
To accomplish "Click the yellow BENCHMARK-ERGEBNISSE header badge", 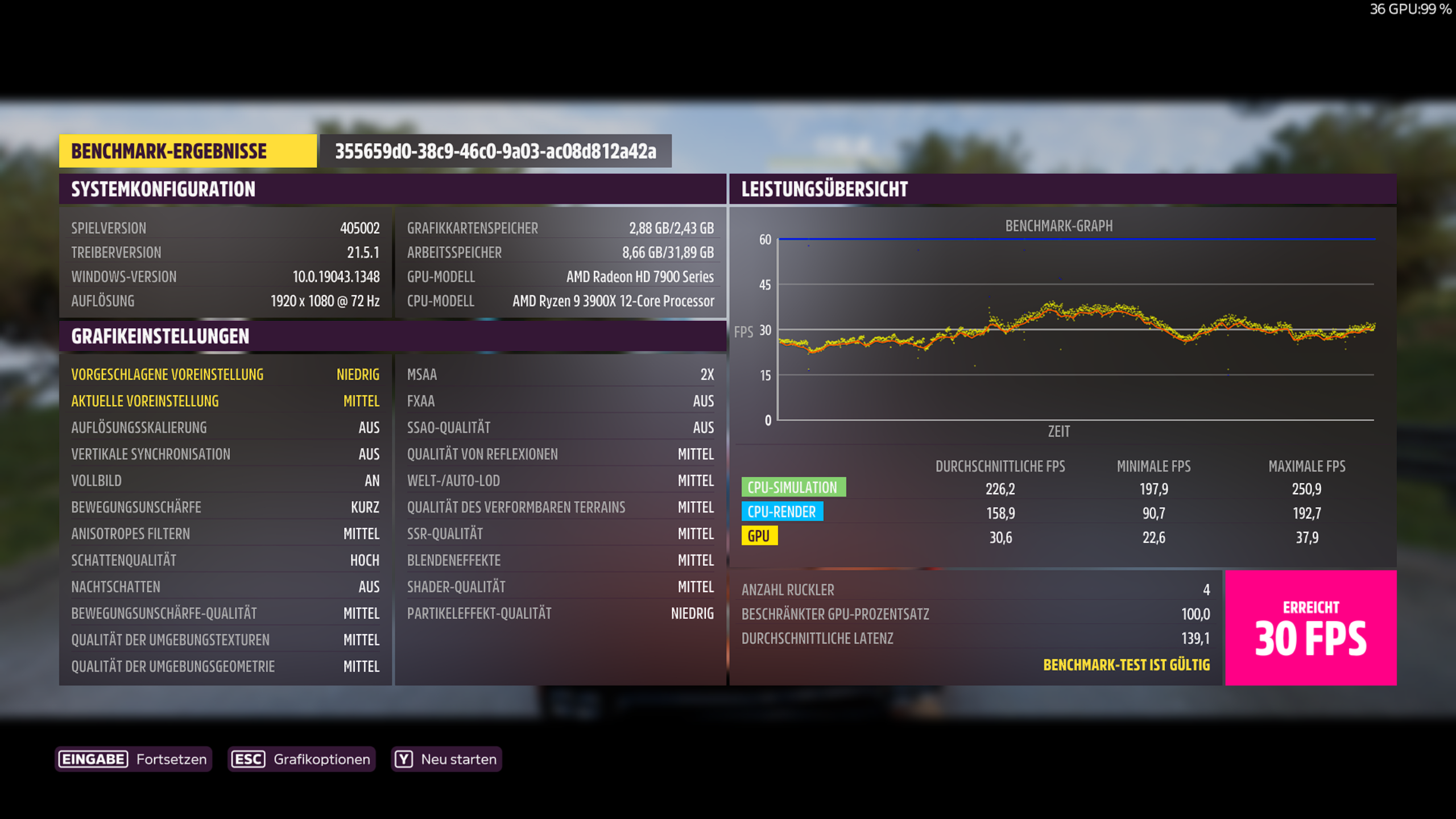I will click(188, 151).
